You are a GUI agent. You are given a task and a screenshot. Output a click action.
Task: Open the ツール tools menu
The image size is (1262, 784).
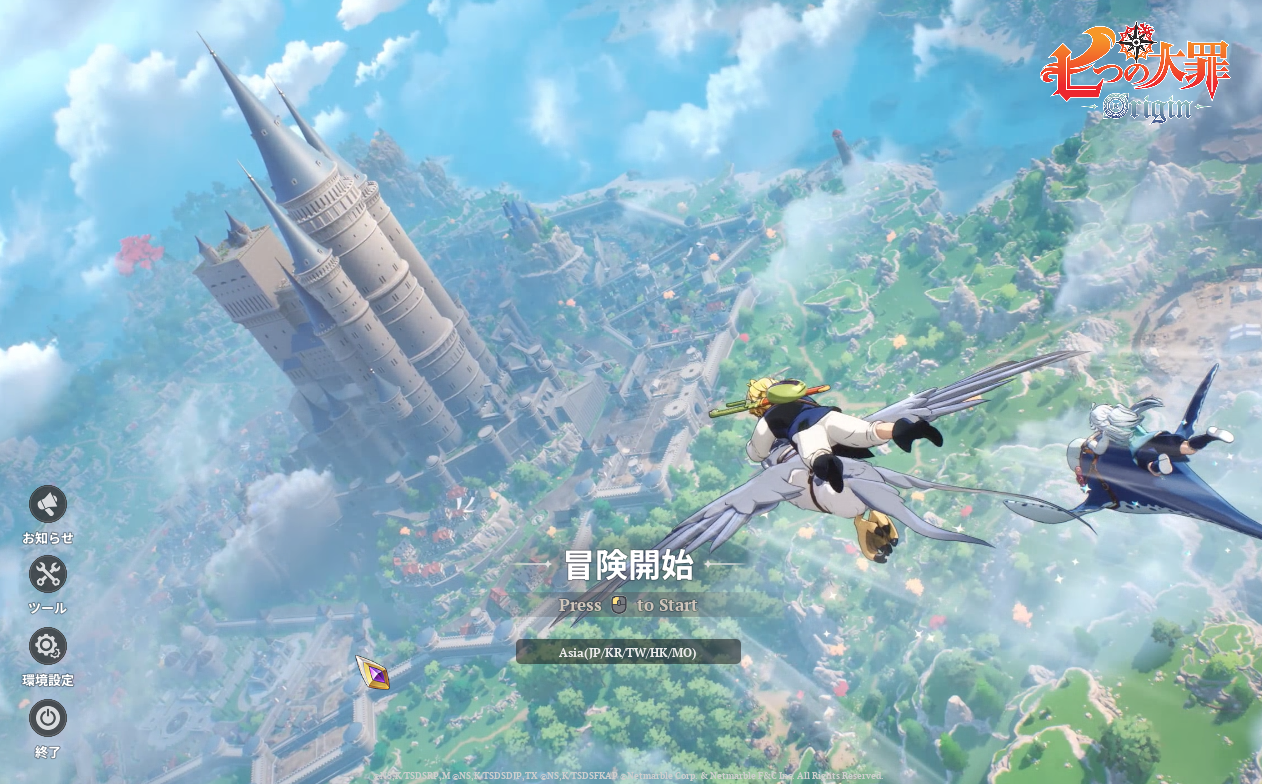[48, 574]
